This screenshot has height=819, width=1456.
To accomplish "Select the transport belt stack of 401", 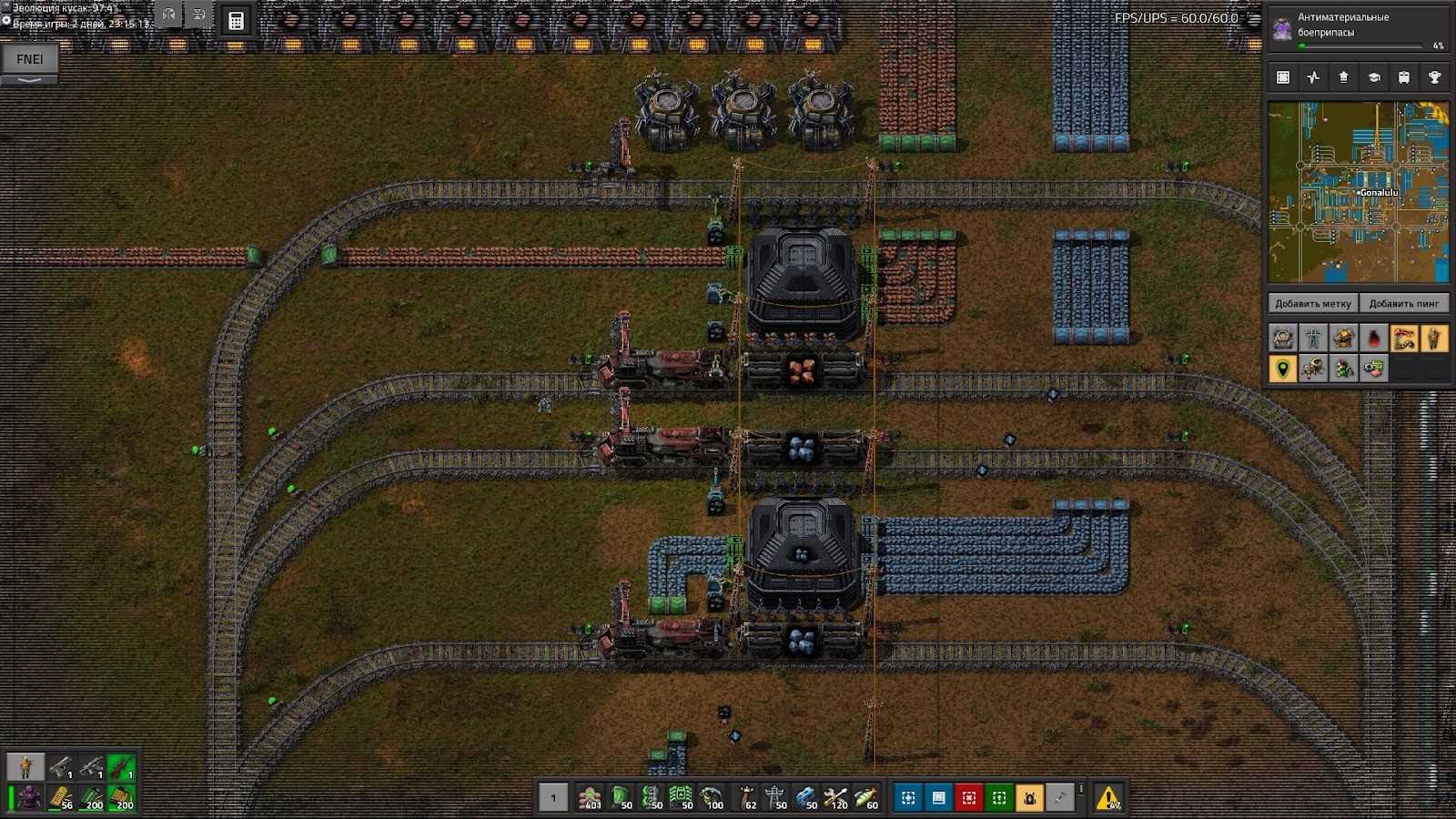I will [x=591, y=798].
